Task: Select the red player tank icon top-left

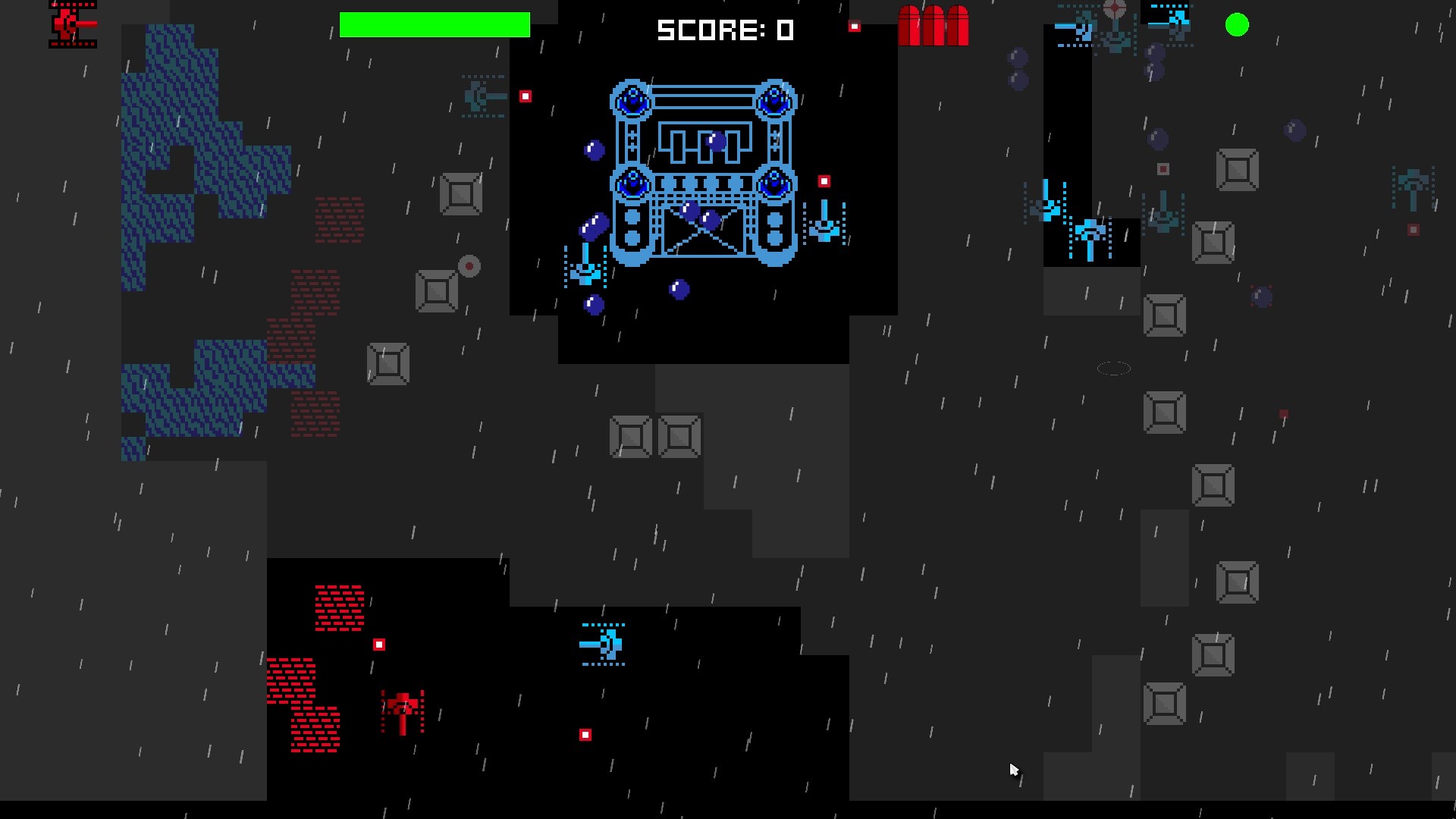Action: (72, 24)
